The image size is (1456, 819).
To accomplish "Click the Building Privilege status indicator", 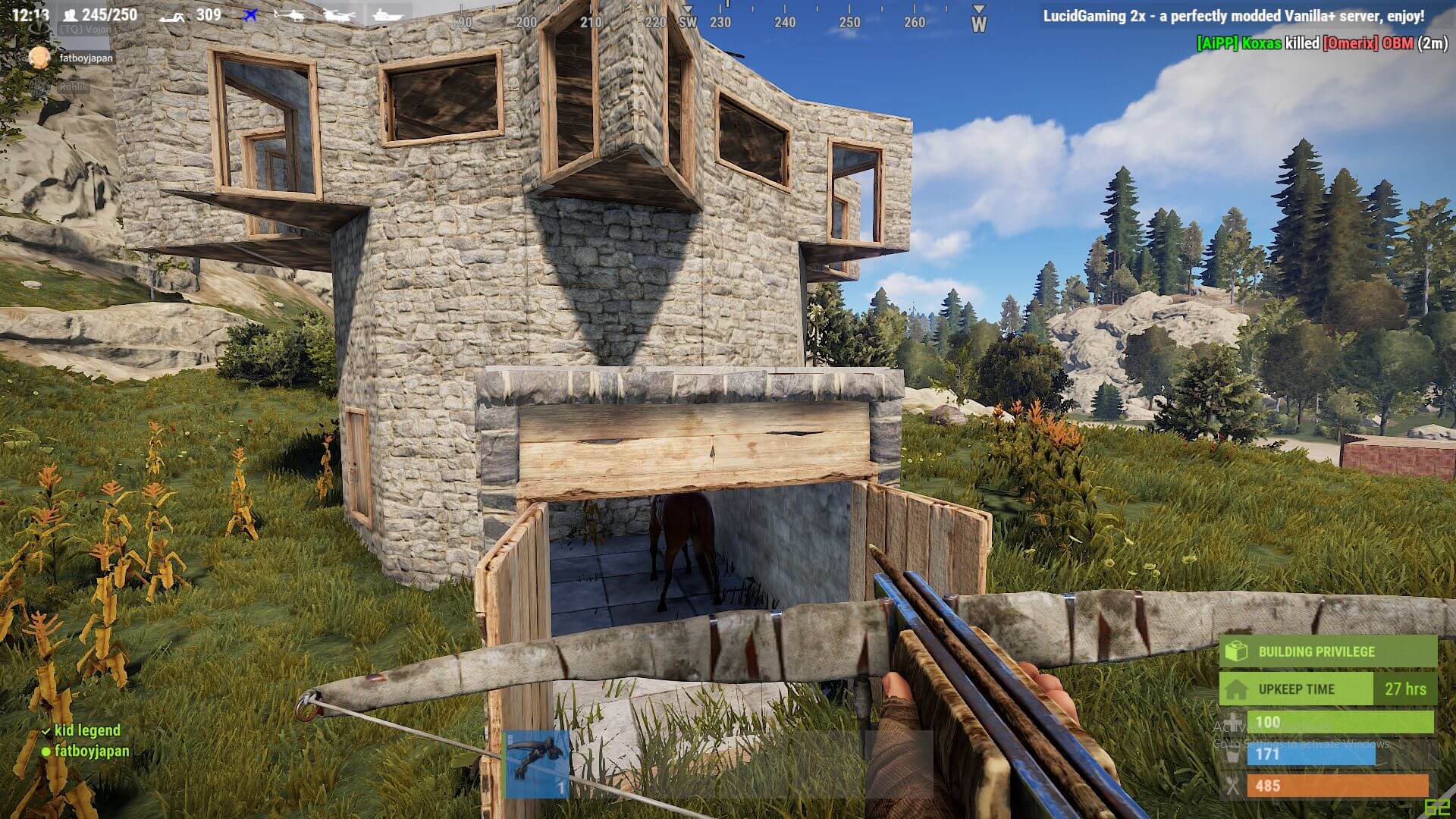I will [1327, 651].
